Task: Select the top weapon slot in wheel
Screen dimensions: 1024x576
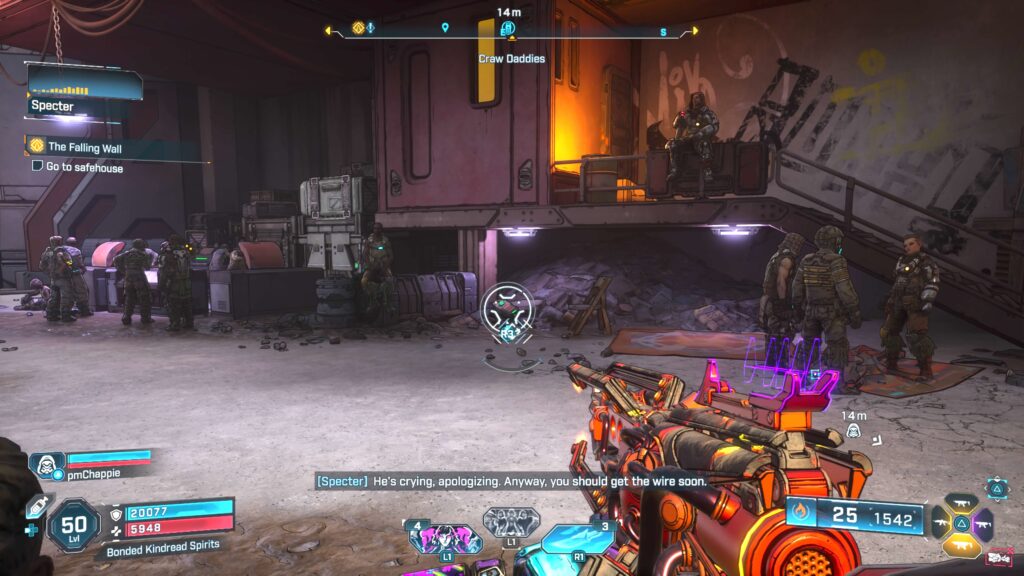Action: [962, 501]
